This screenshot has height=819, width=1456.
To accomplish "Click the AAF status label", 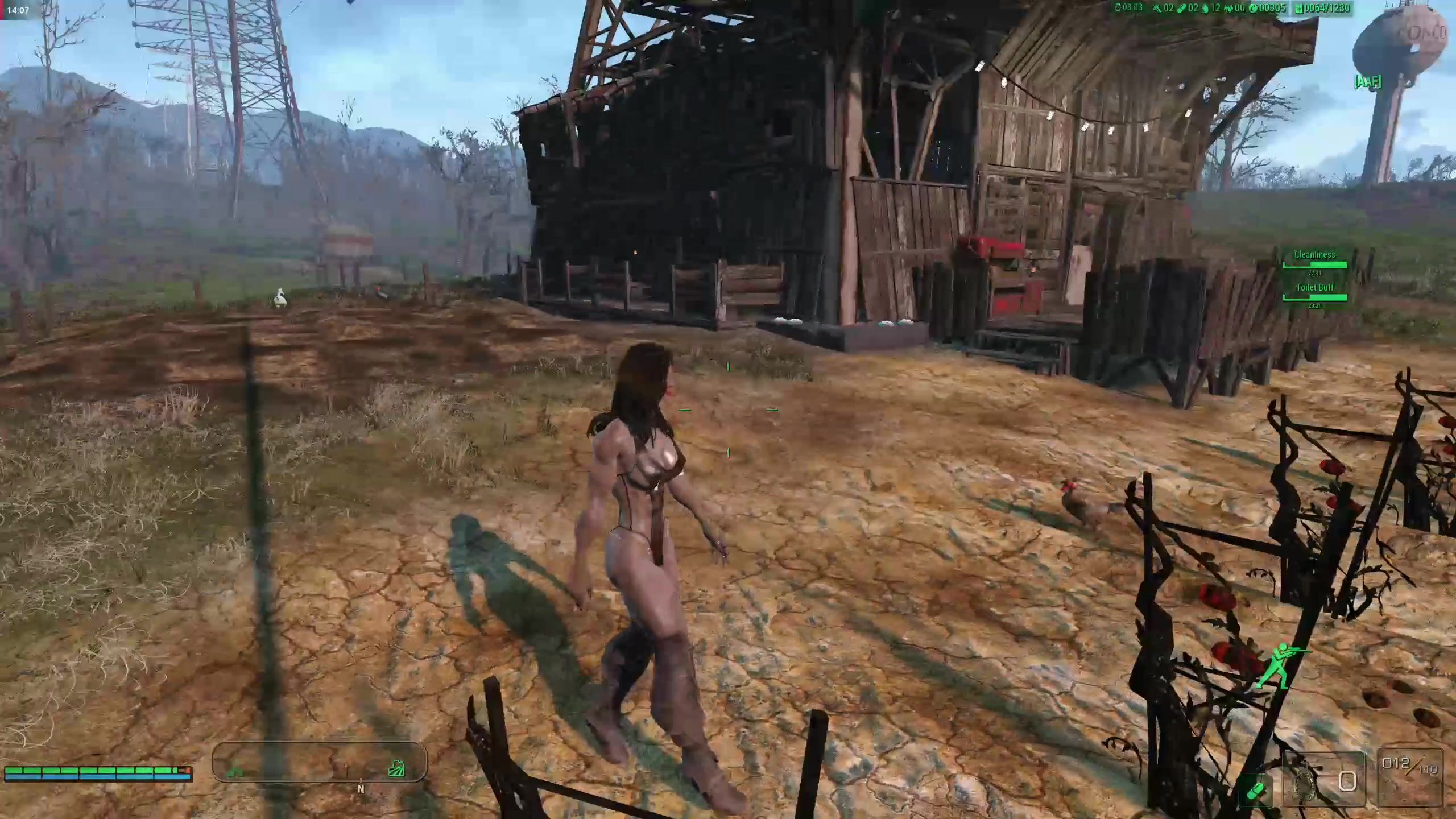I will 1368,82.
